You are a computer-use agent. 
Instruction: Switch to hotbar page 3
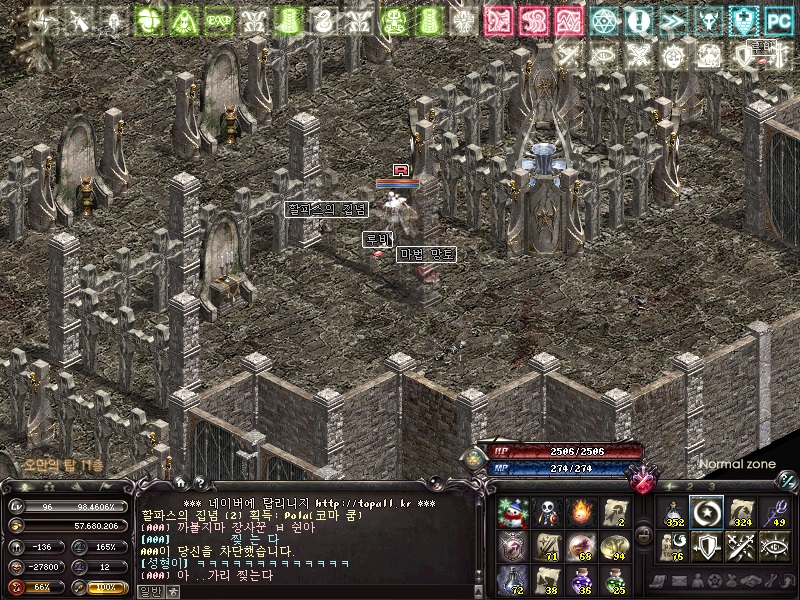(x=711, y=487)
